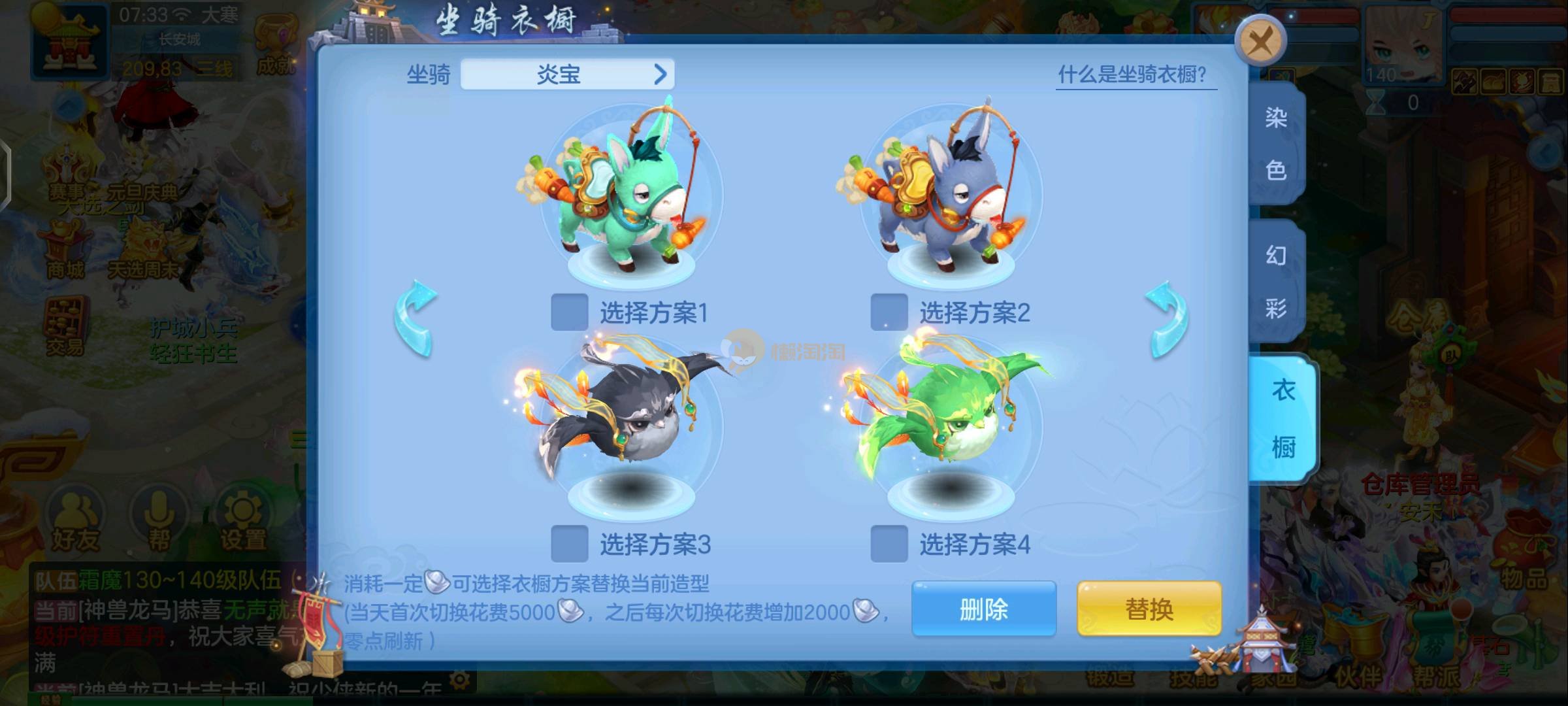Screen dimensions: 1568x706
Task: Select the 衣橱 tab
Action: pos(1282,418)
